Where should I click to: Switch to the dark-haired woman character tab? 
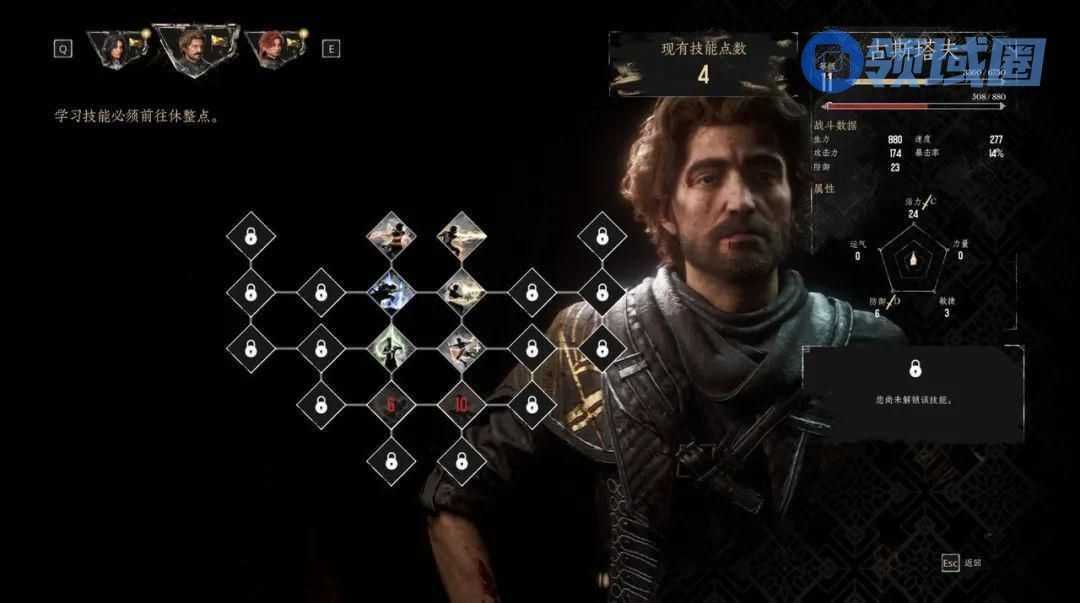coord(116,47)
